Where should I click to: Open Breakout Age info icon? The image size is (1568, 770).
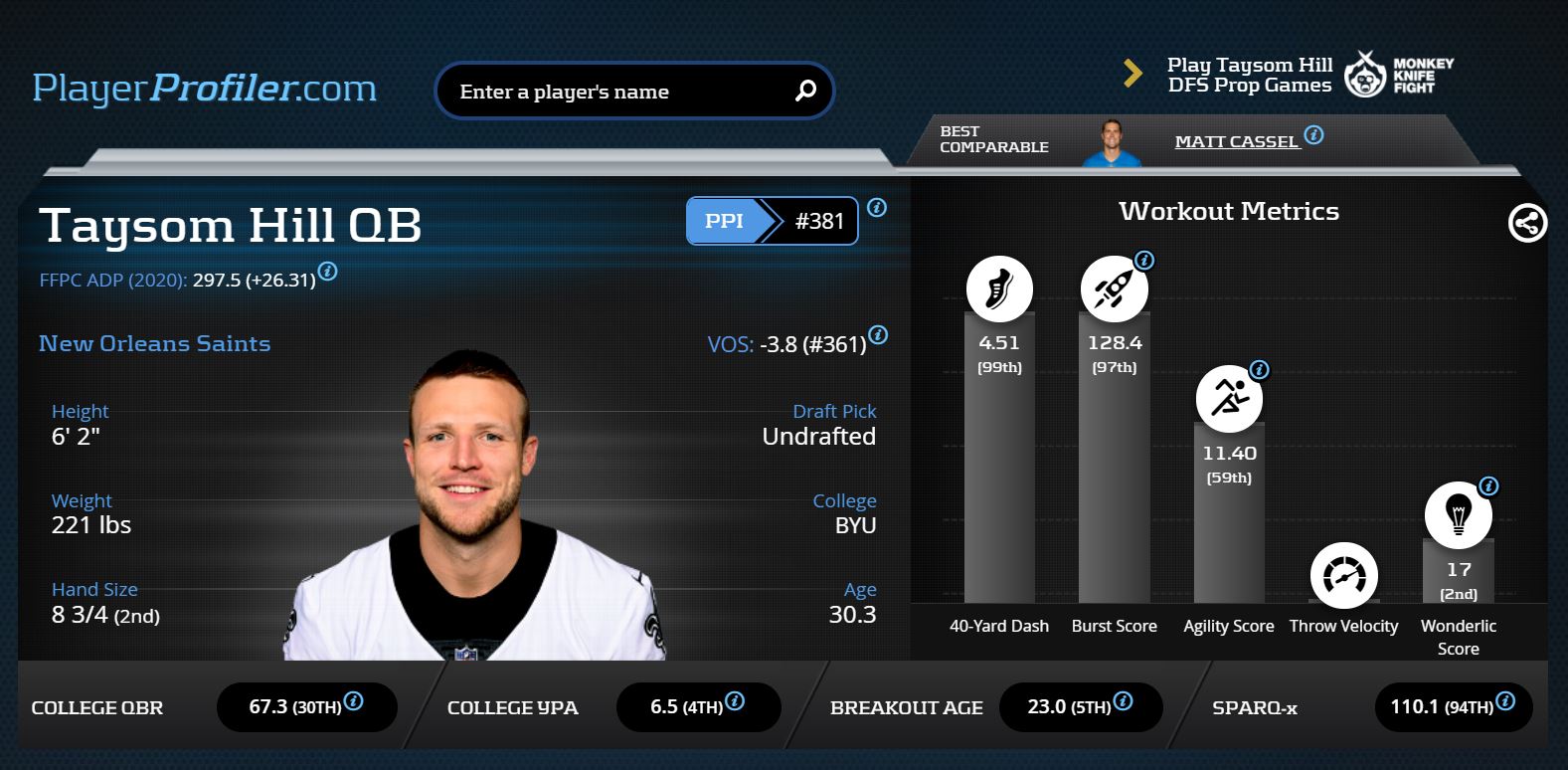1123,700
